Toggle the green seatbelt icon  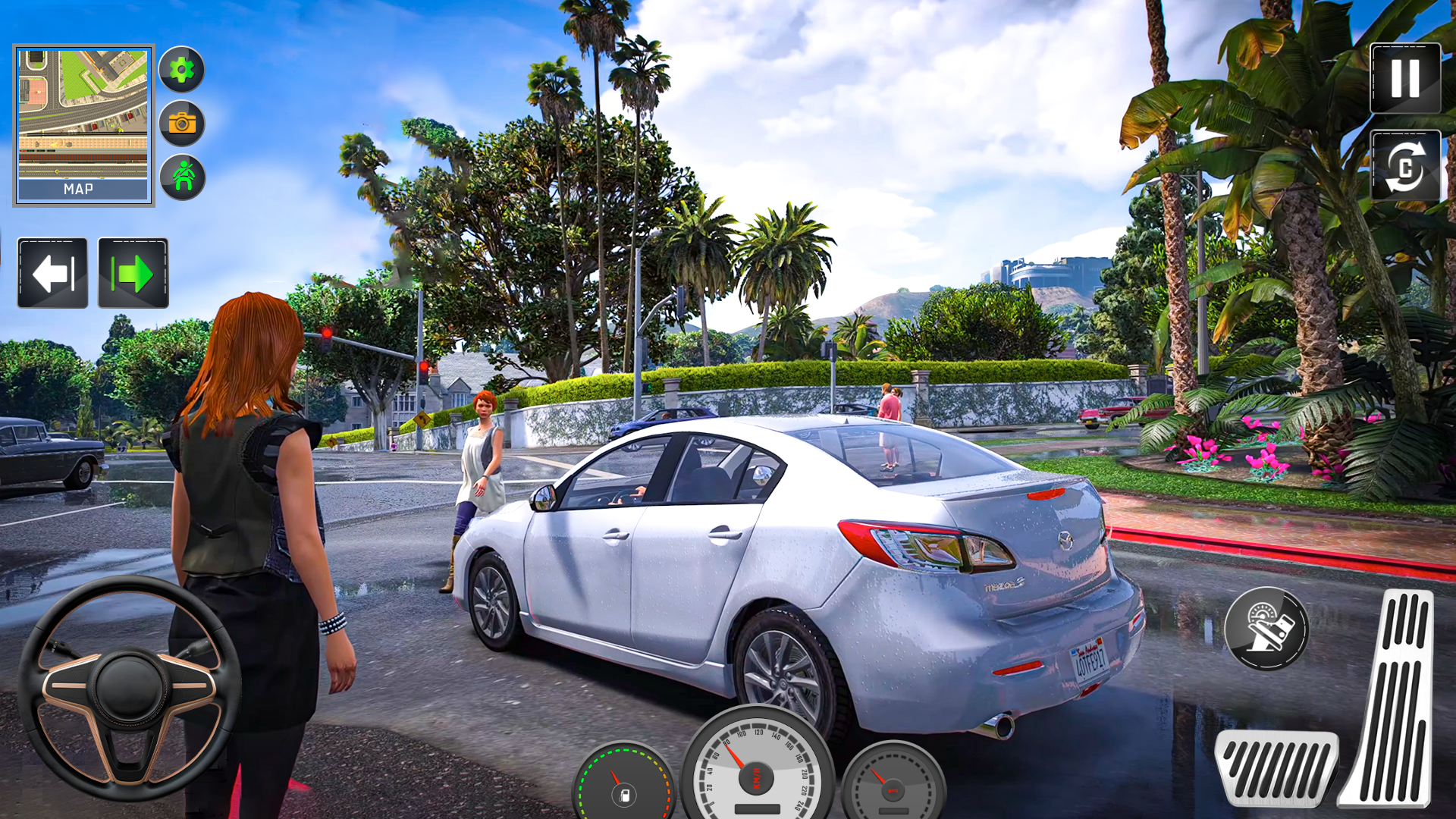pyautogui.click(x=182, y=177)
